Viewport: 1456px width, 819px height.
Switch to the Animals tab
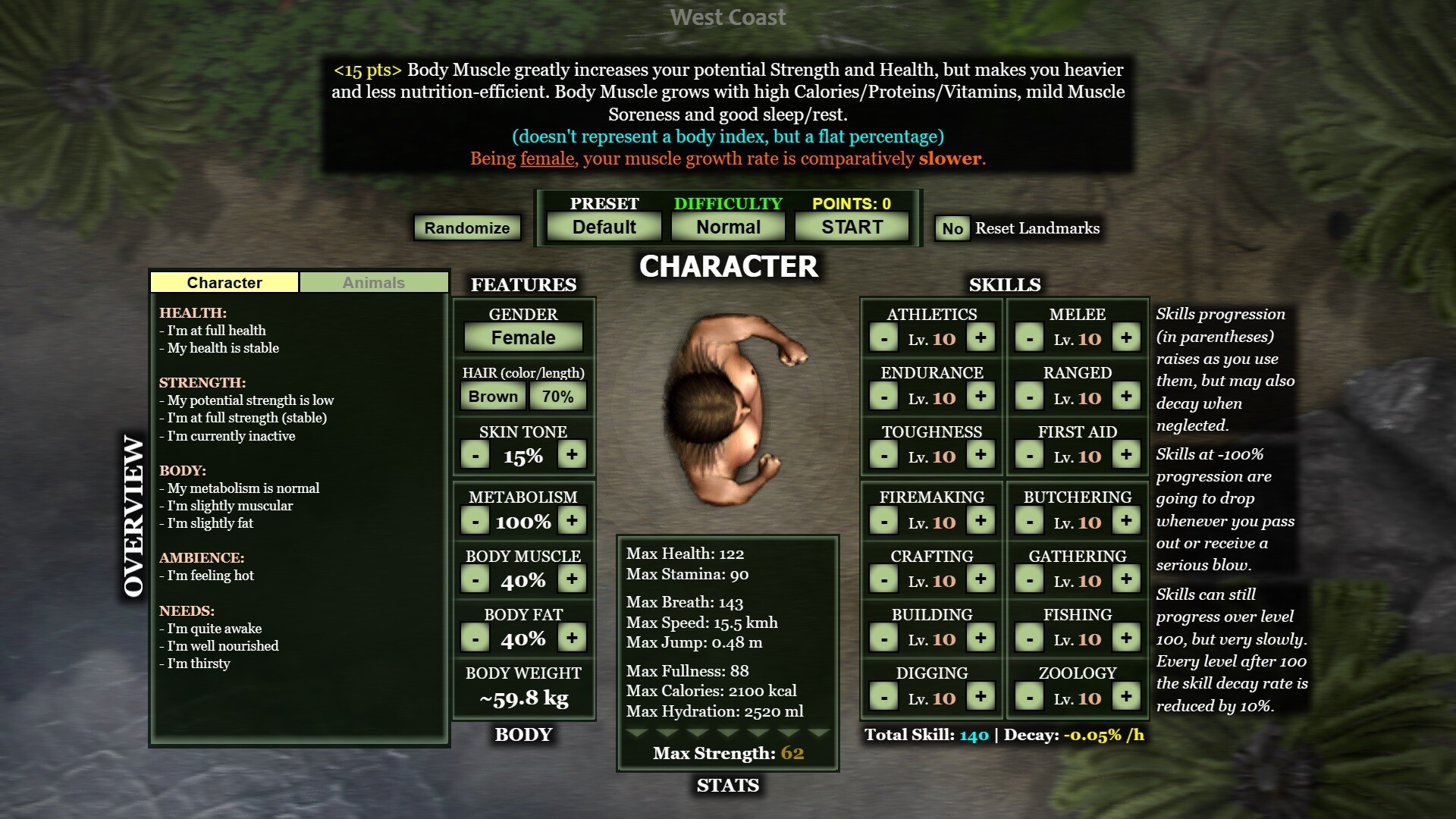pyautogui.click(x=373, y=282)
